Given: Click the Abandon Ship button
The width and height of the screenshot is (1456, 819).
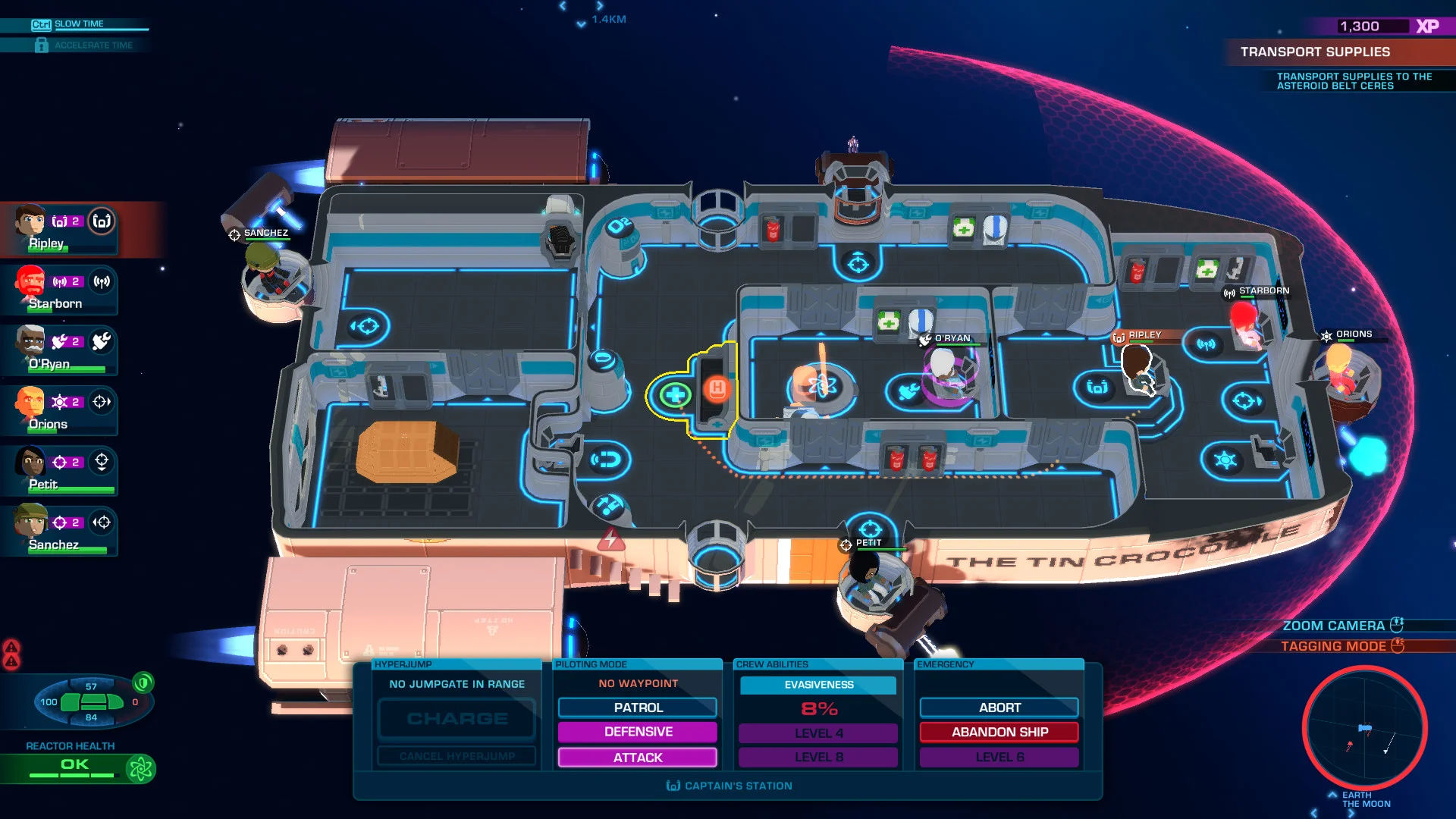Looking at the screenshot, I should pos(999,732).
